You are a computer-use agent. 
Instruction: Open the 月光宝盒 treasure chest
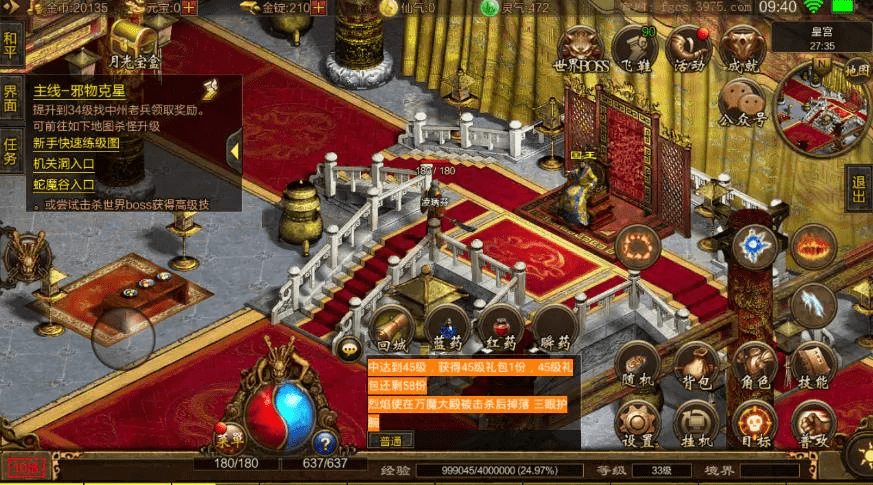click(x=134, y=45)
